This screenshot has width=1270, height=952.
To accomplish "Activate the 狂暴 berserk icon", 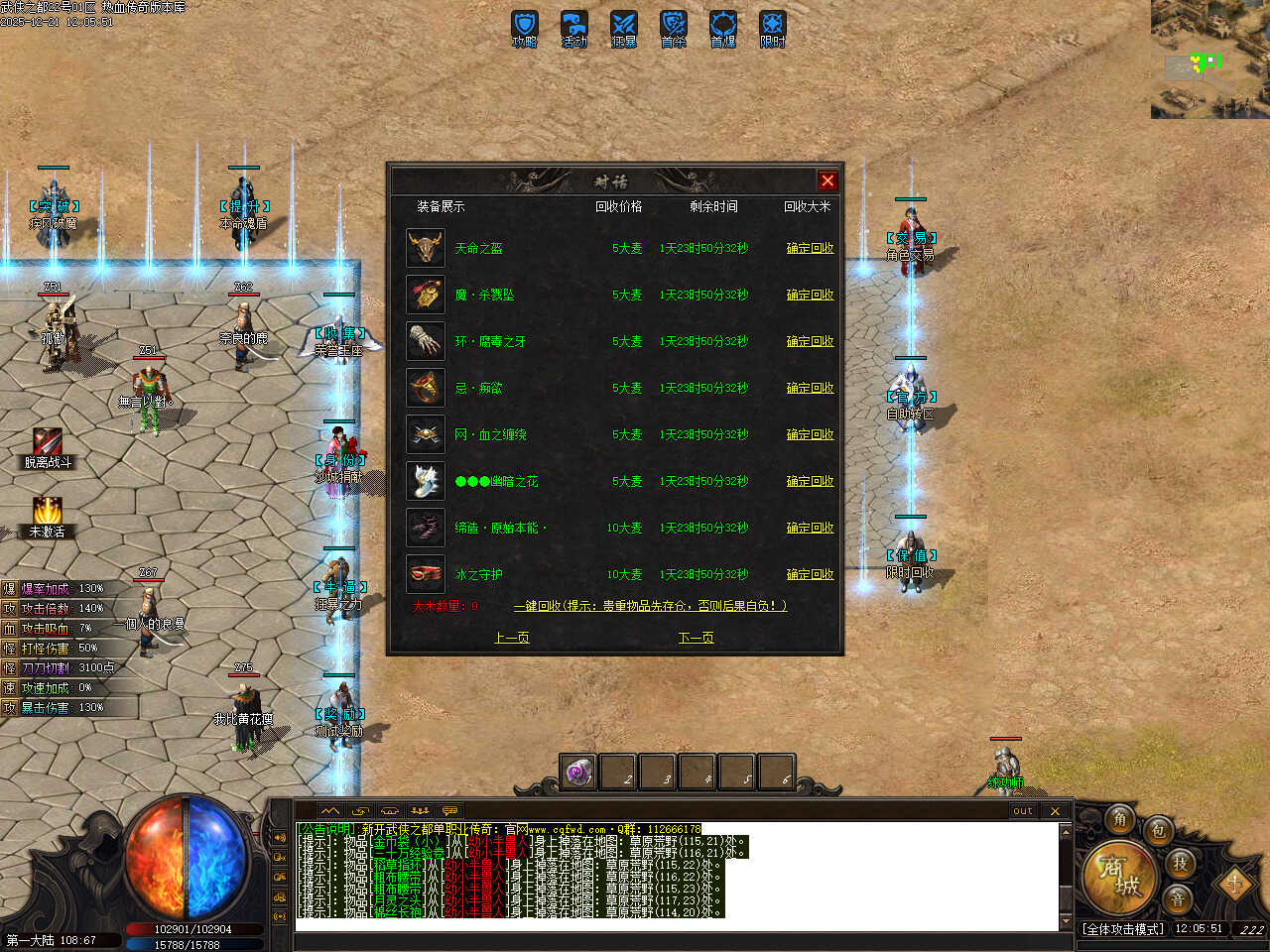I will 623,28.
